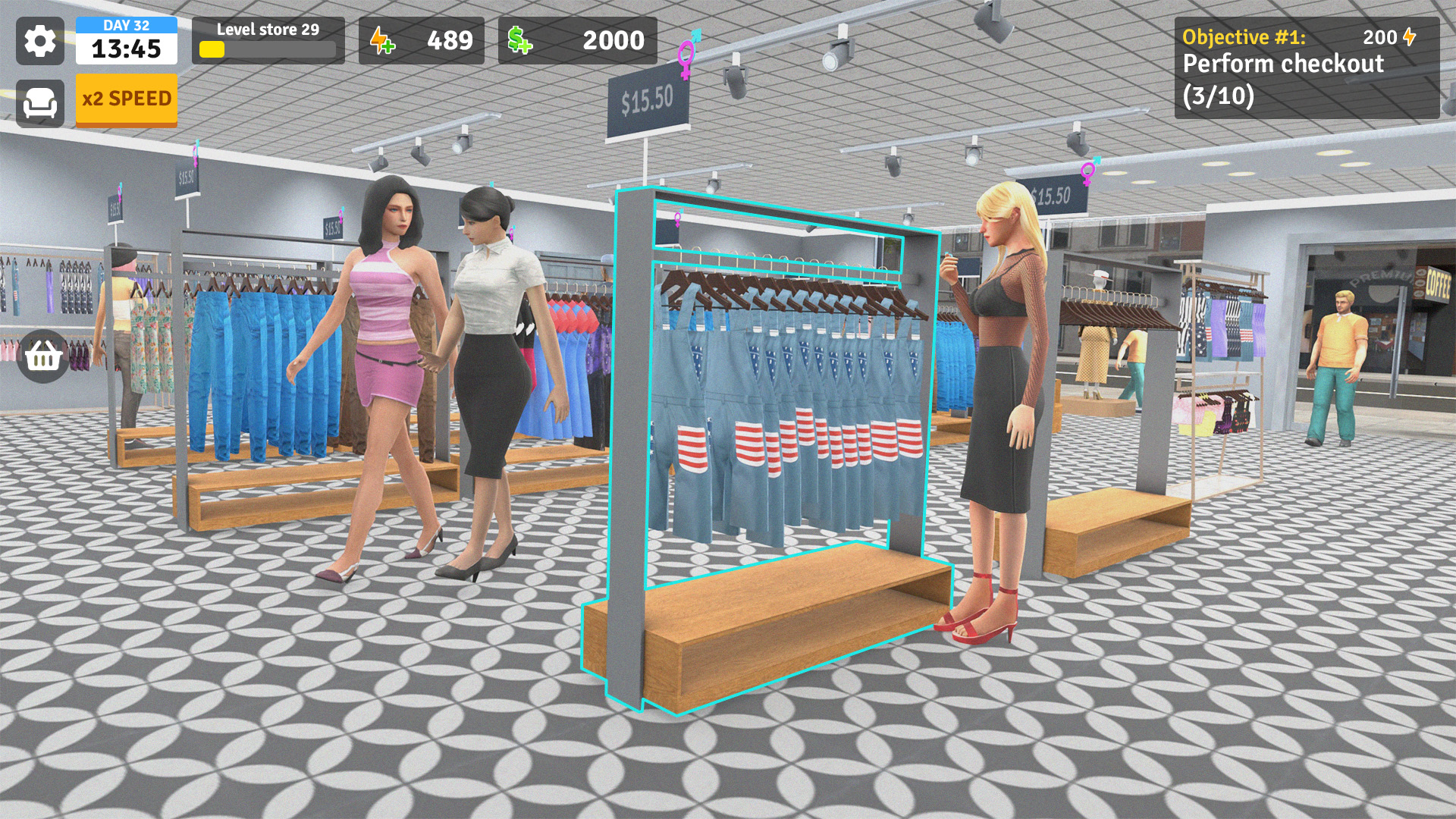1456x819 pixels.
Task: Click the lightning energy counter icon
Action: [x=381, y=41]
